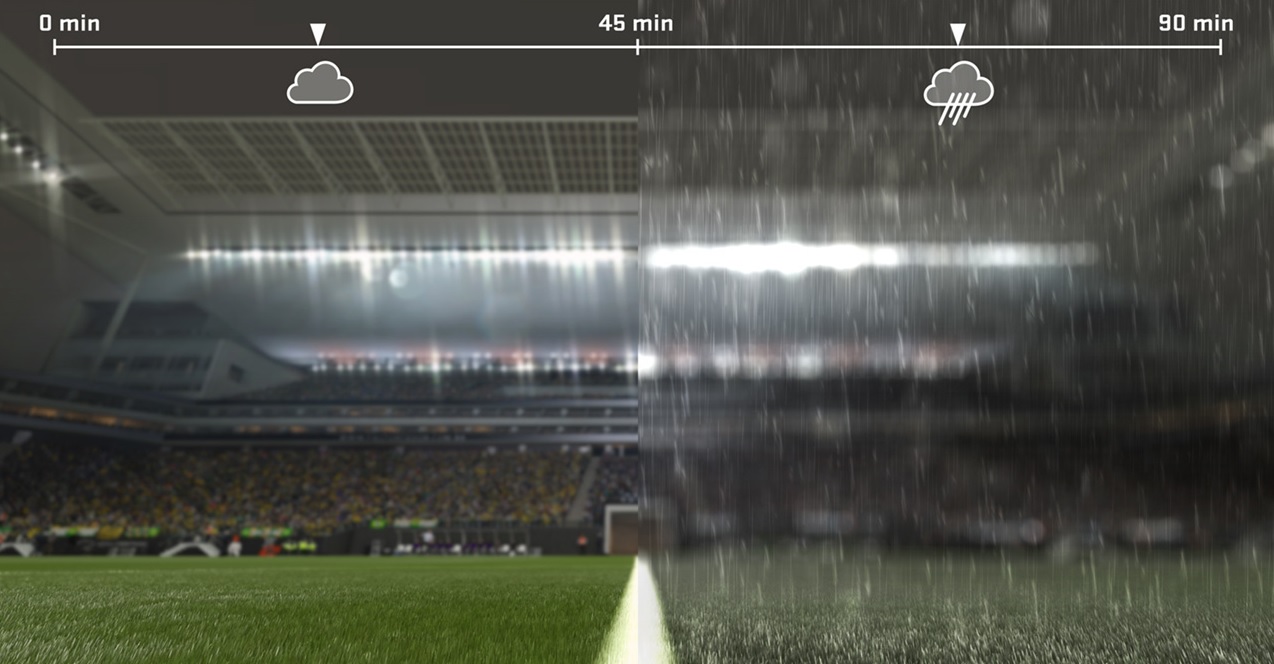Viewport: 1274px width, 664px height.
Task: Select the rainy weather cloud icon
Action: (x=958, y=90)
